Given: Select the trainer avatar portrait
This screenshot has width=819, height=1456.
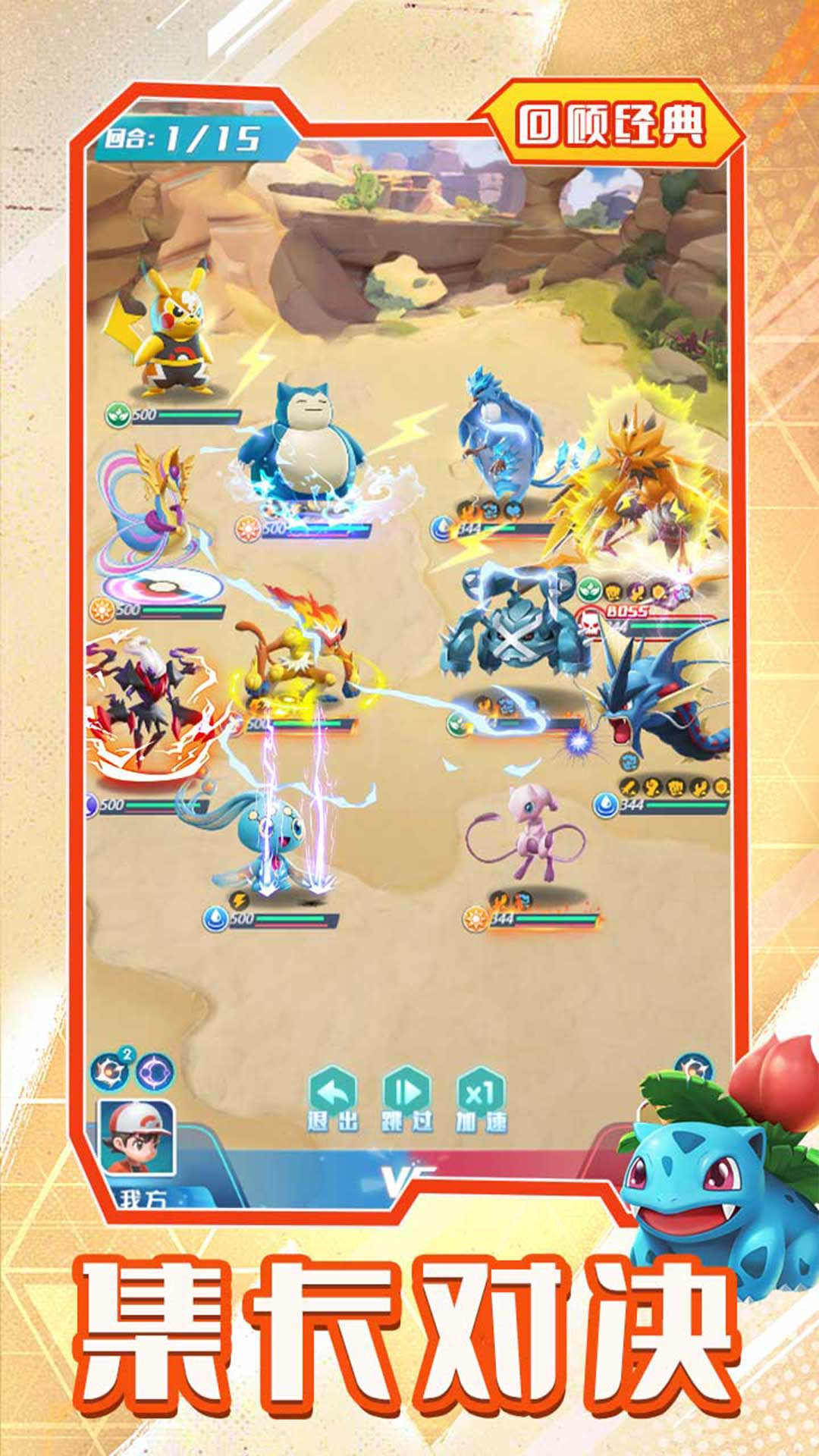Looking at the screenshot, I should (137, 1137).
